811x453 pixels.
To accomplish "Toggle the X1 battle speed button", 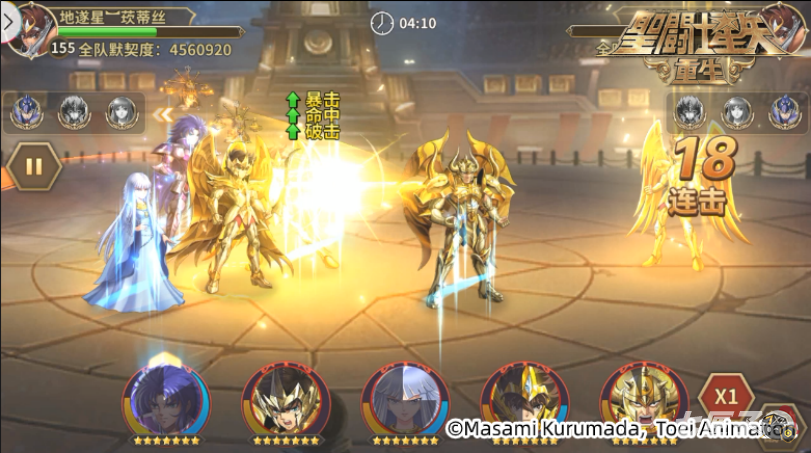I will pos(725,395).
